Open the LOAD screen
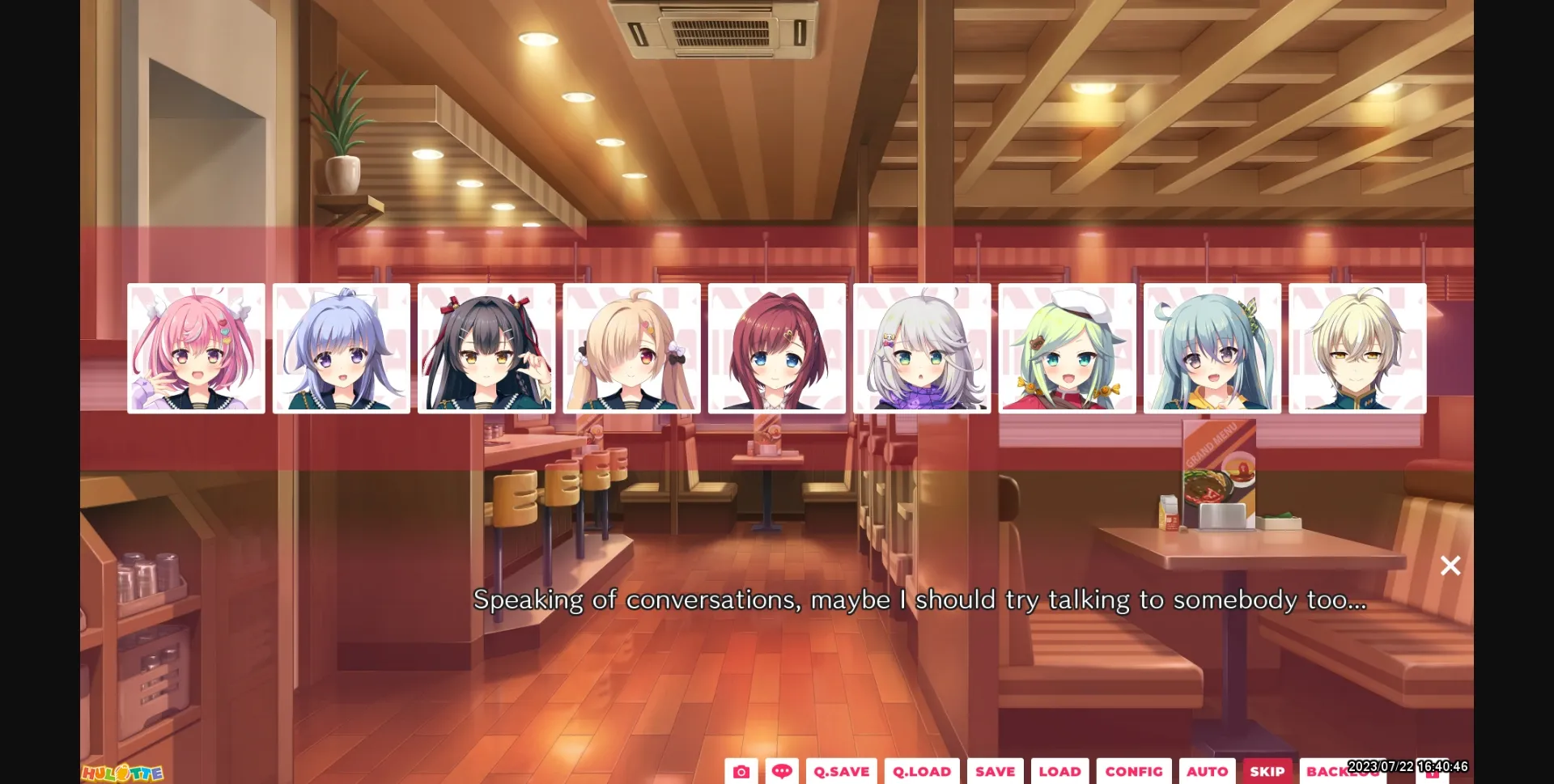1554x784 pixels. click(x=1060, y=771)
